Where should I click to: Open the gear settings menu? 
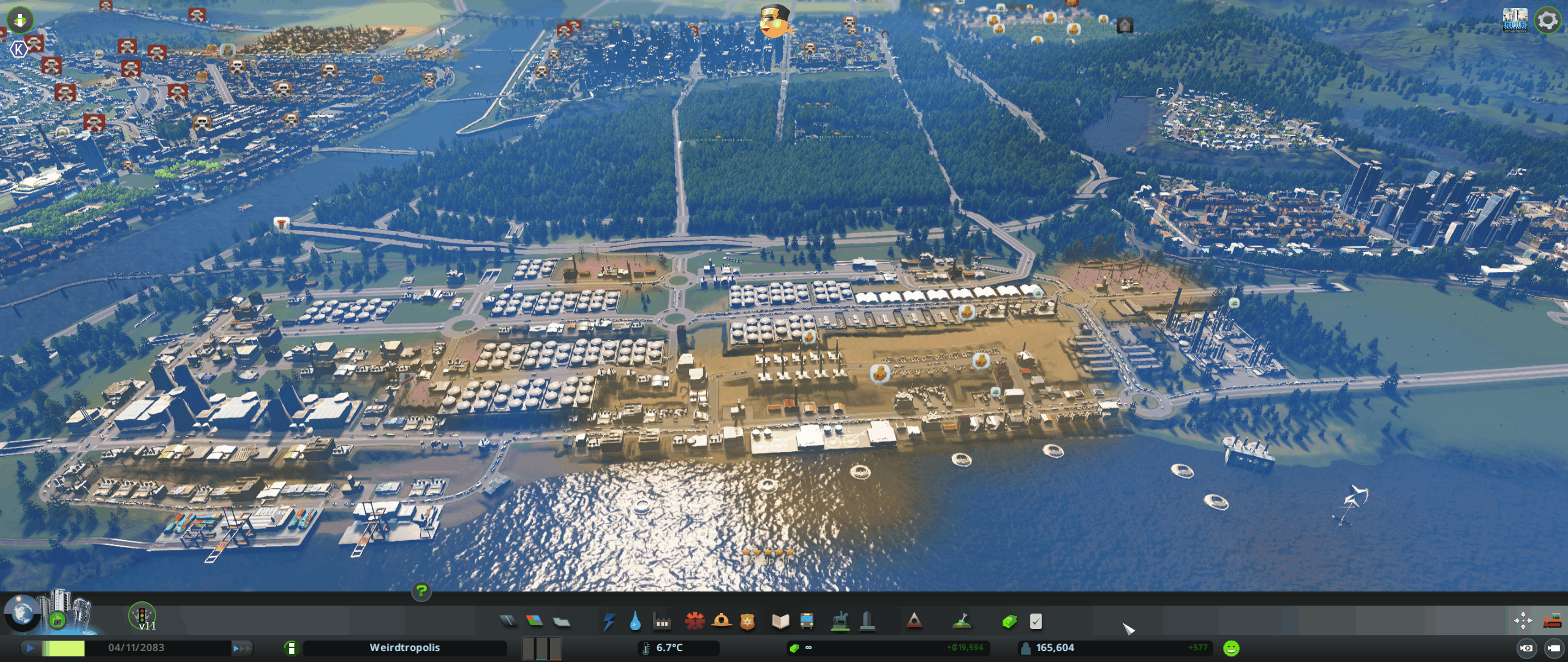(1548, 20)
